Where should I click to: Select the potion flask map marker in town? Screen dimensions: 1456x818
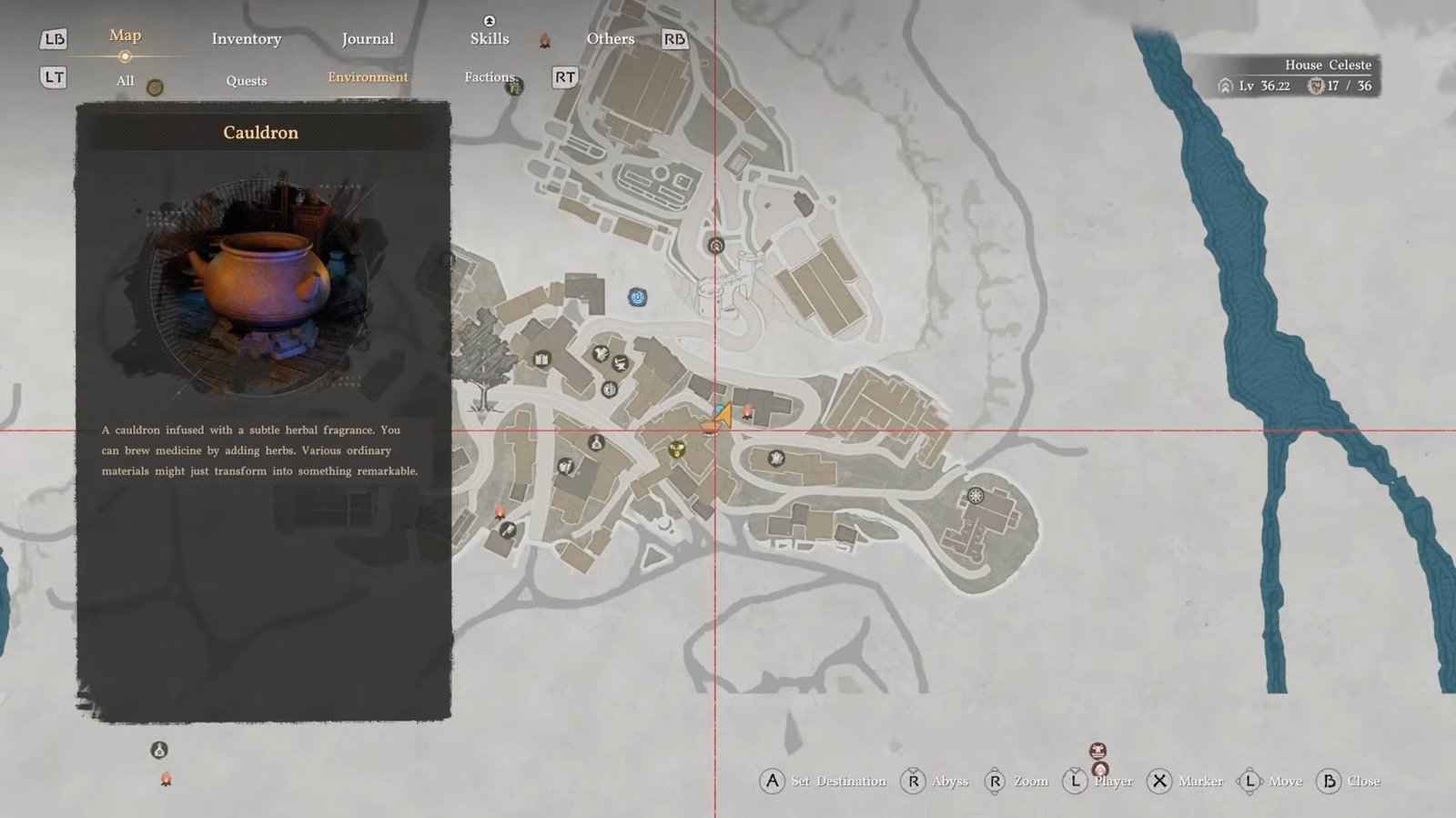tap(596, 443)
